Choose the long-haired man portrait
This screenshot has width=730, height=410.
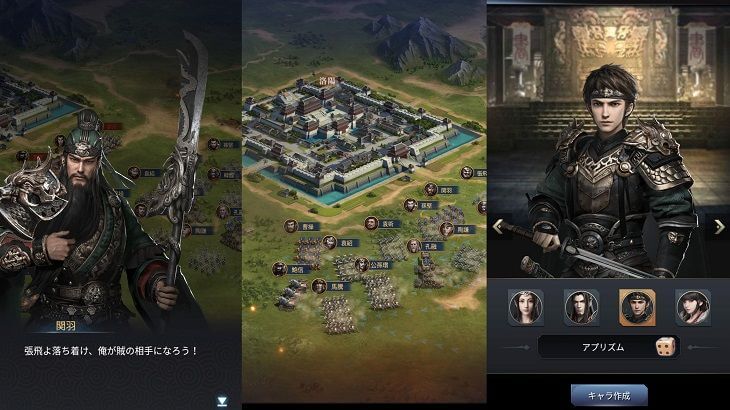click(581, 307)
